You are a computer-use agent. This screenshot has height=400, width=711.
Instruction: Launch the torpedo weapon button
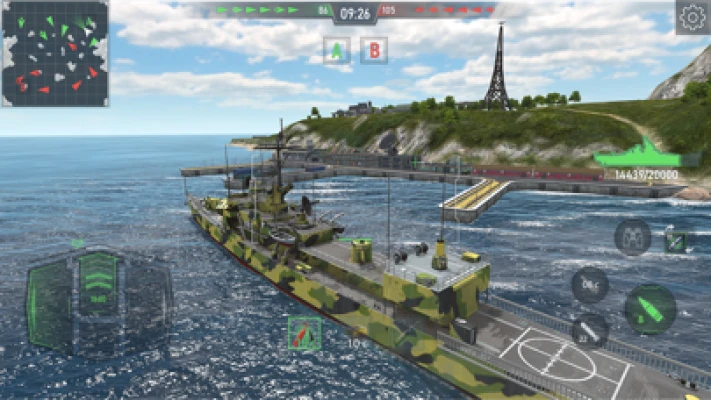tap(590, 329)
